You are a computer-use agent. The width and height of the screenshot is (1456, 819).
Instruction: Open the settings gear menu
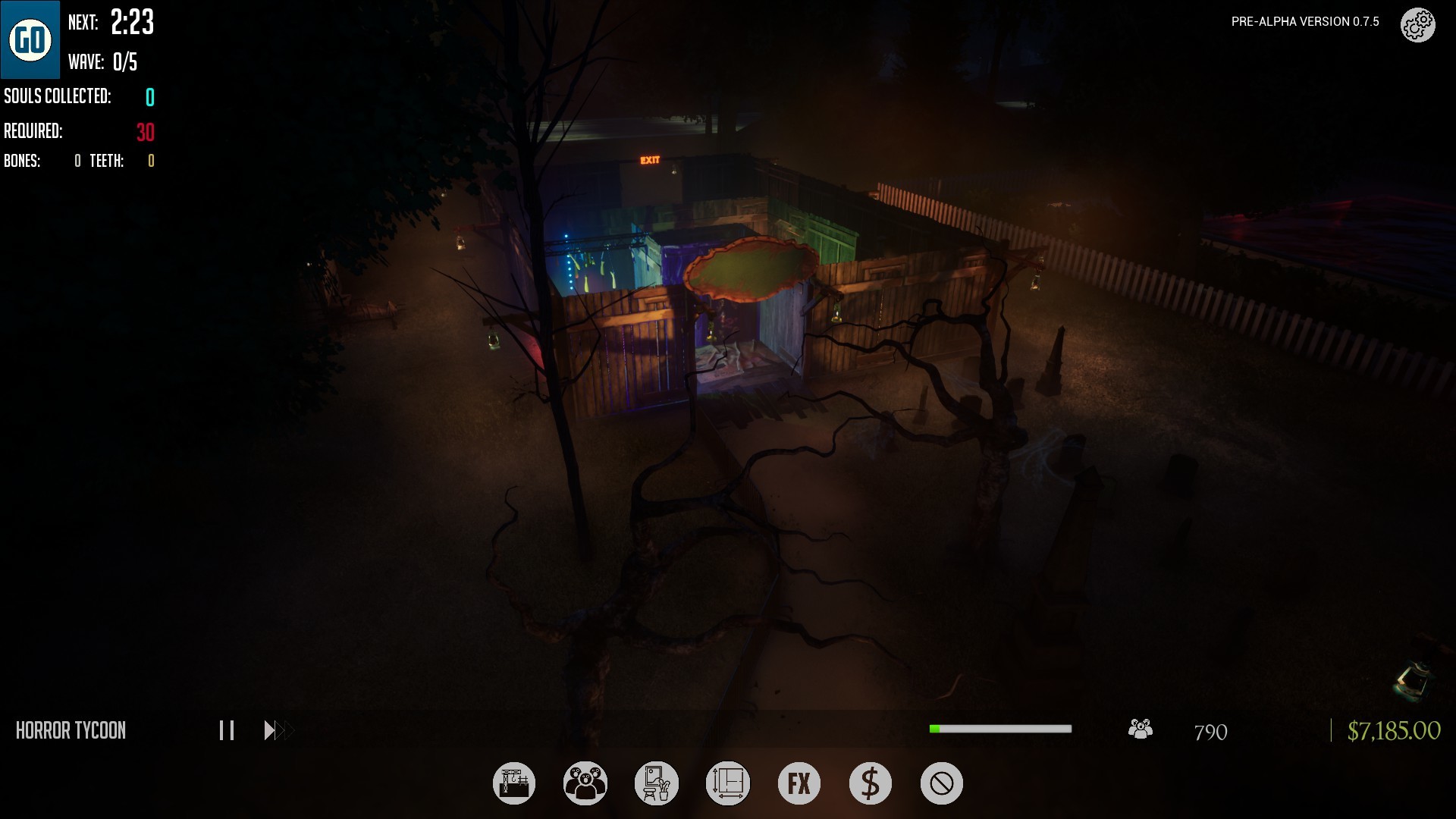point(1417,25)
